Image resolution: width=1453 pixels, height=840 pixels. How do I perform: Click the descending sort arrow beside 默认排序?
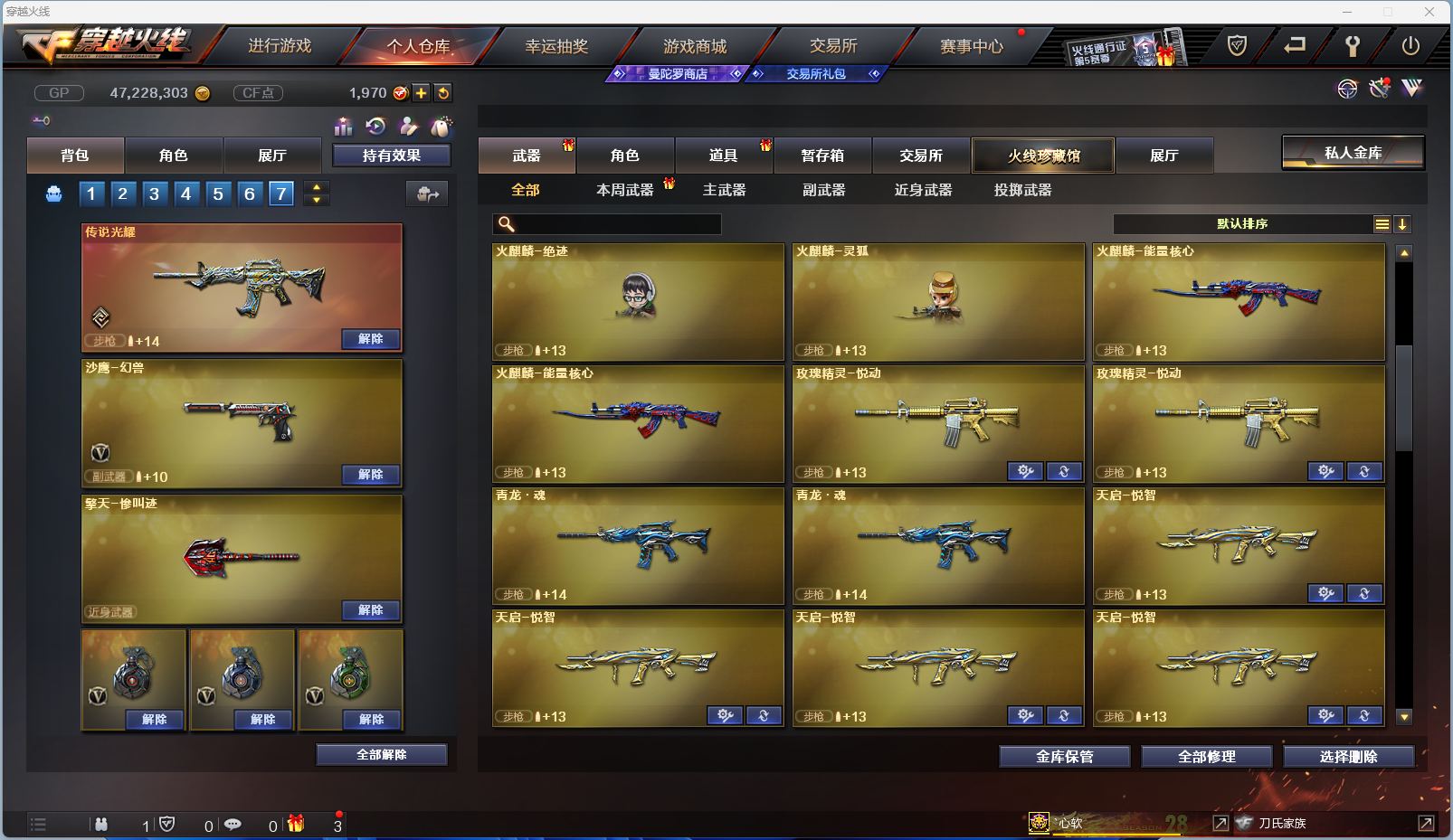click(x=1403, y=223)
